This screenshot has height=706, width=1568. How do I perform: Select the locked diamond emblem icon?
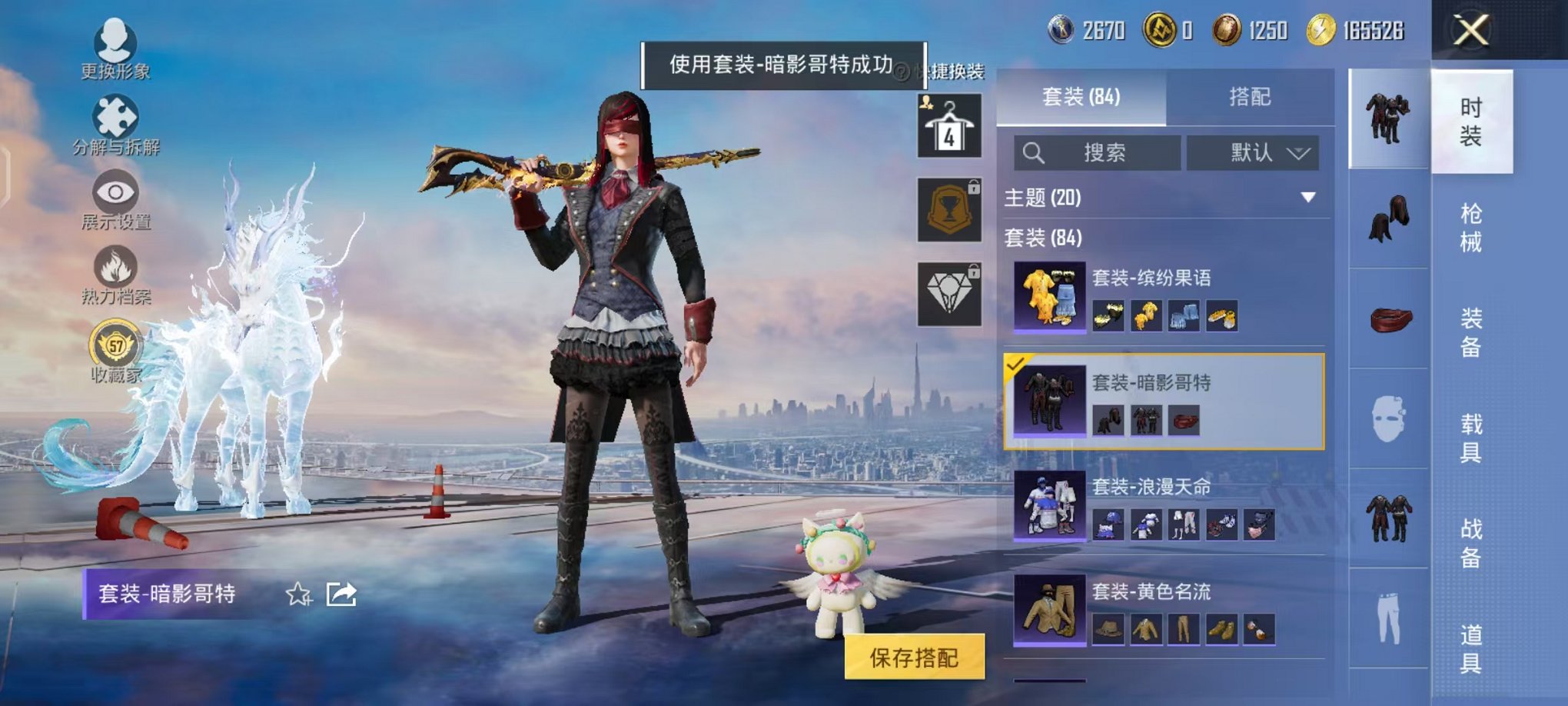click(x=948, y=292)
